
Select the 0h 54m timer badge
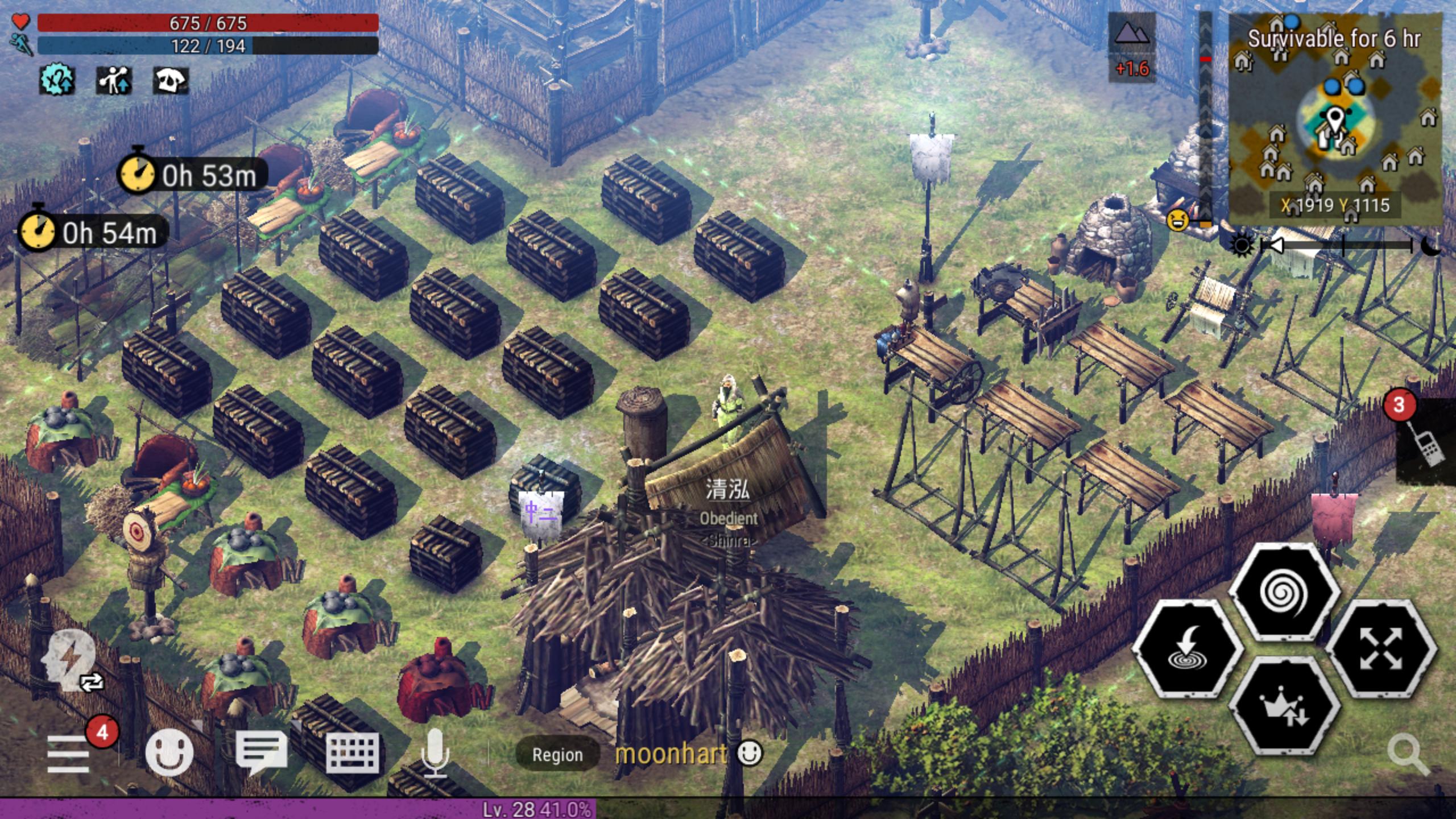(94, 233)
